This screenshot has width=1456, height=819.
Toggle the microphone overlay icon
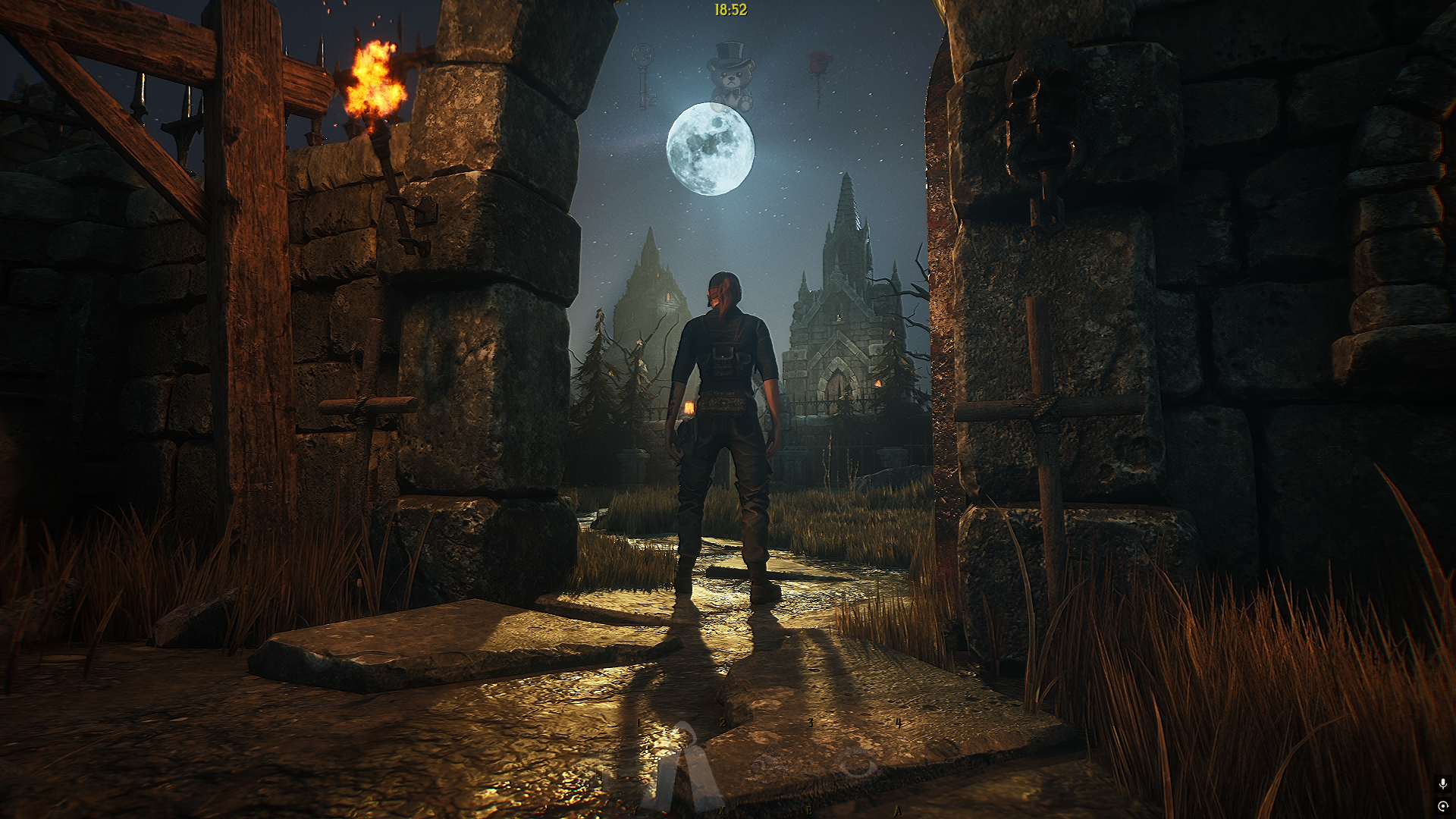1442,783
